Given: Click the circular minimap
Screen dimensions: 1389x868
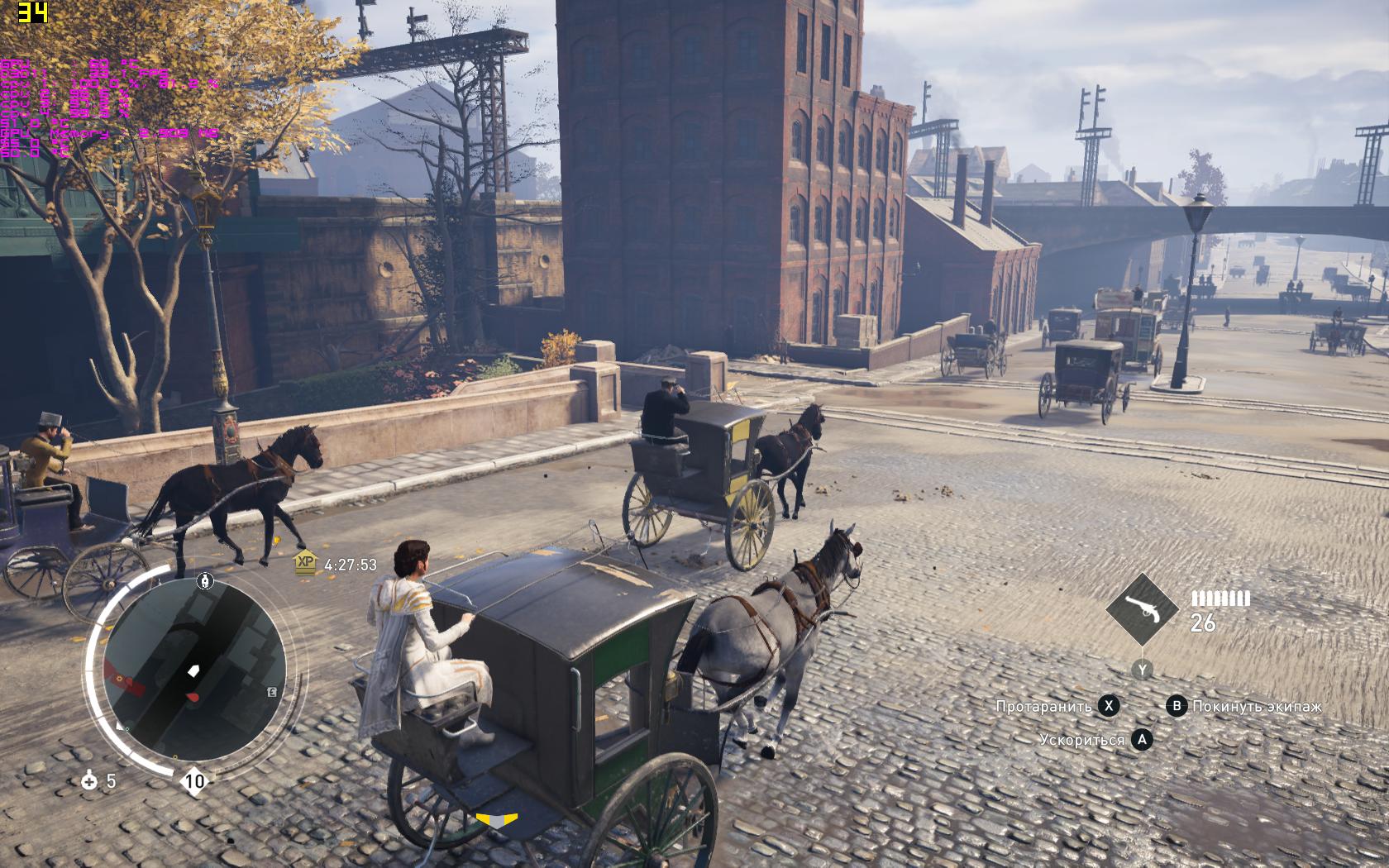Looking at the screenshot, I should pyautogui.click(x=194, y=668).
